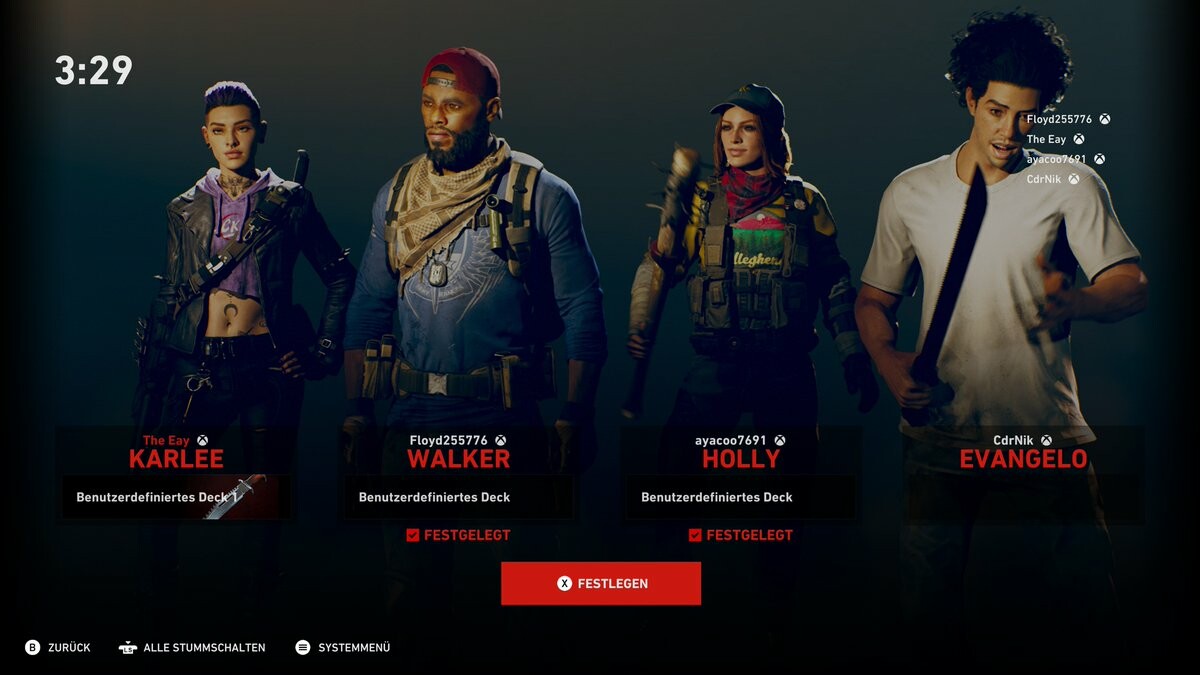This screenshot has width=1200, height=675.
Task: Confirm selection with the red Festlegen button
Action: point(600,583)
